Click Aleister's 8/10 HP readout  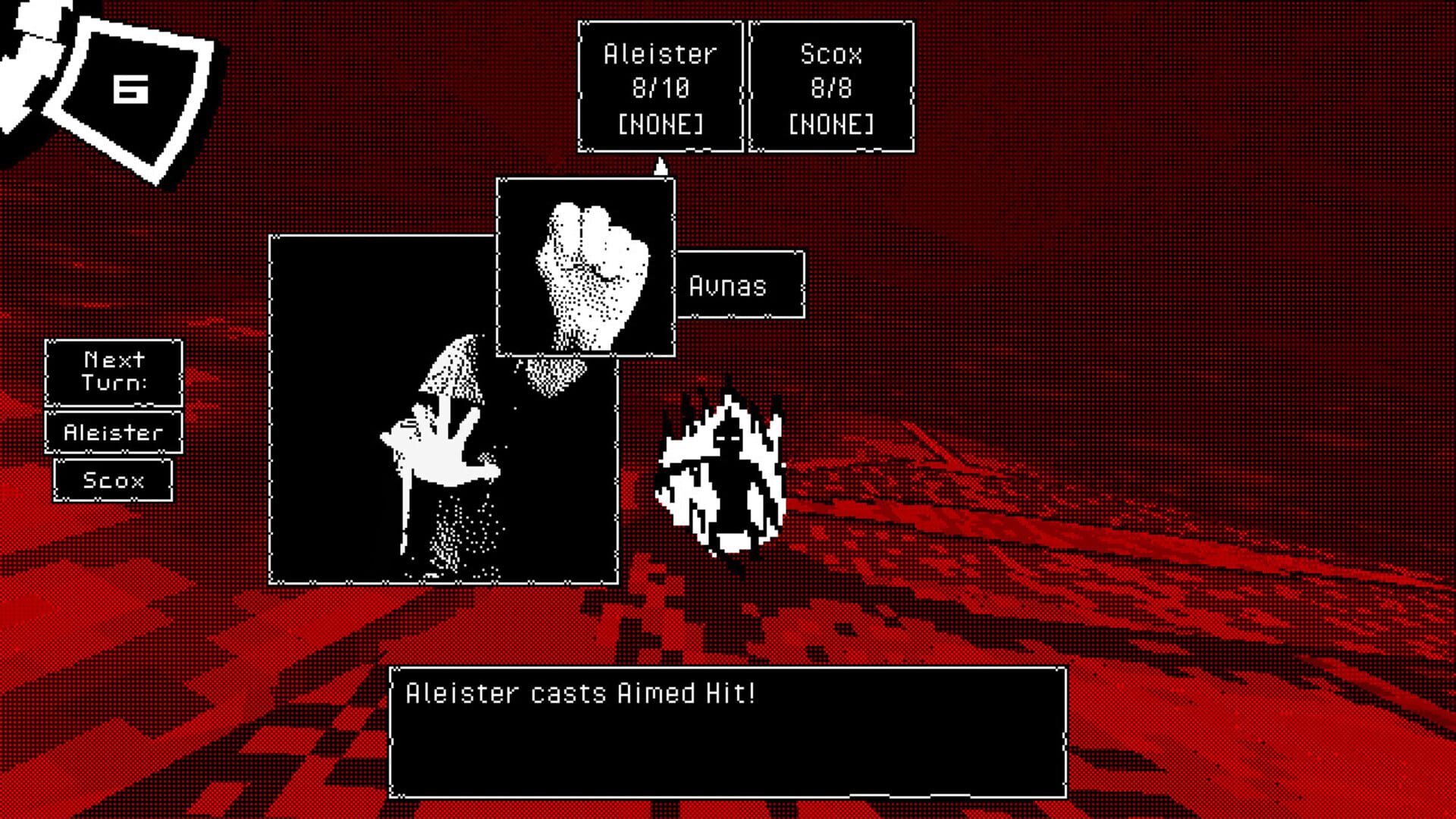(x=660, y=87)
